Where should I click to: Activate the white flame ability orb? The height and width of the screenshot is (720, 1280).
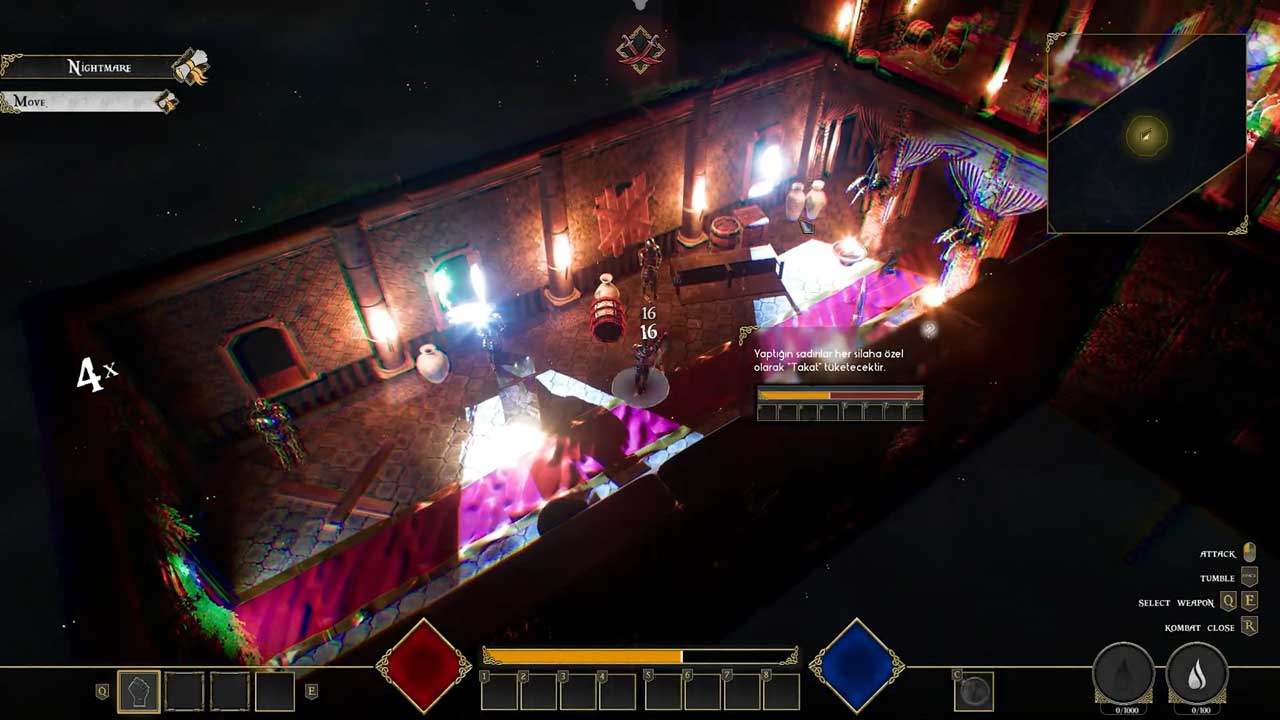click(1197, 675)
